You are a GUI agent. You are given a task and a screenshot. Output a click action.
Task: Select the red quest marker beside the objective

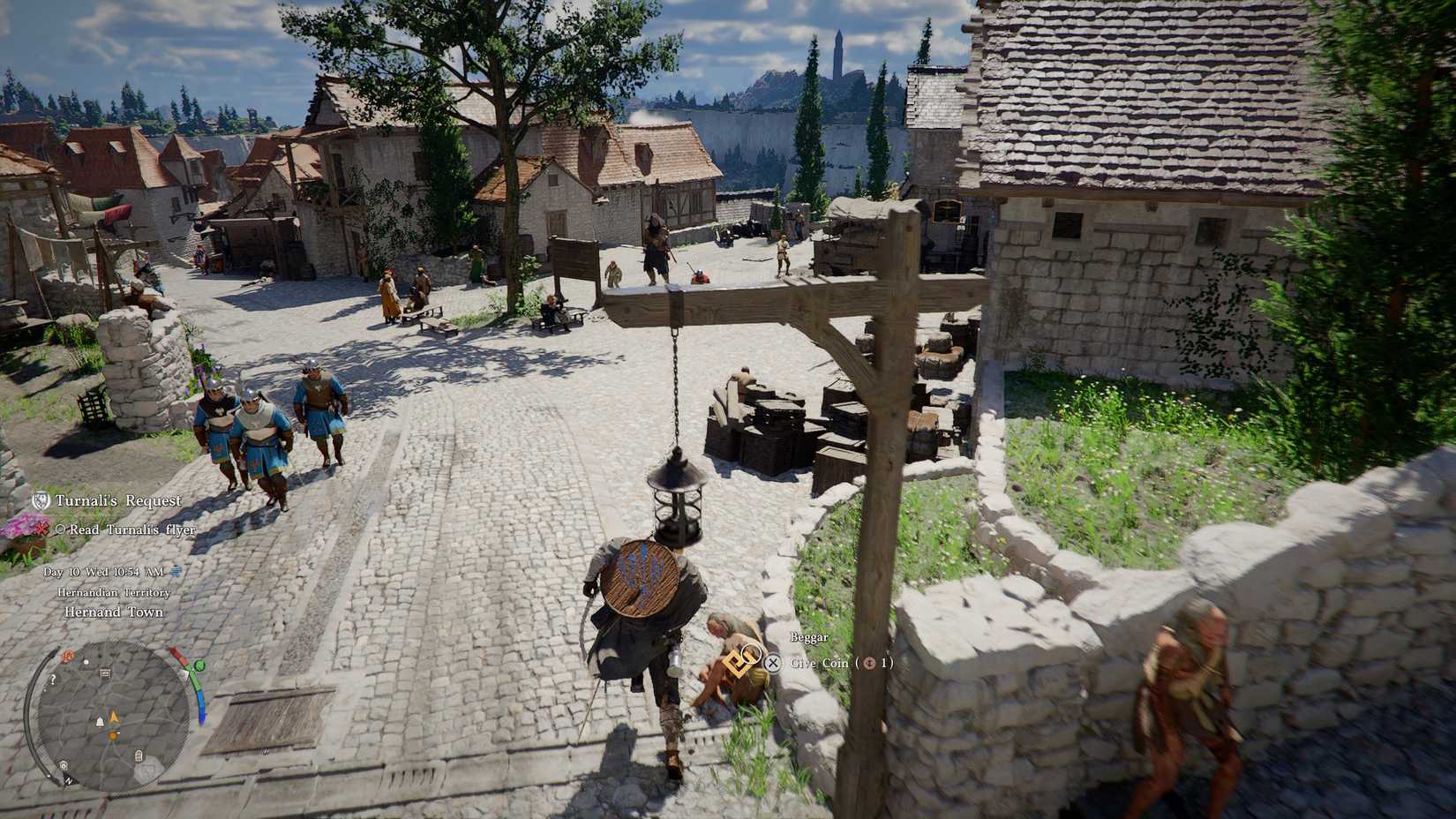(x=42, y=530)
